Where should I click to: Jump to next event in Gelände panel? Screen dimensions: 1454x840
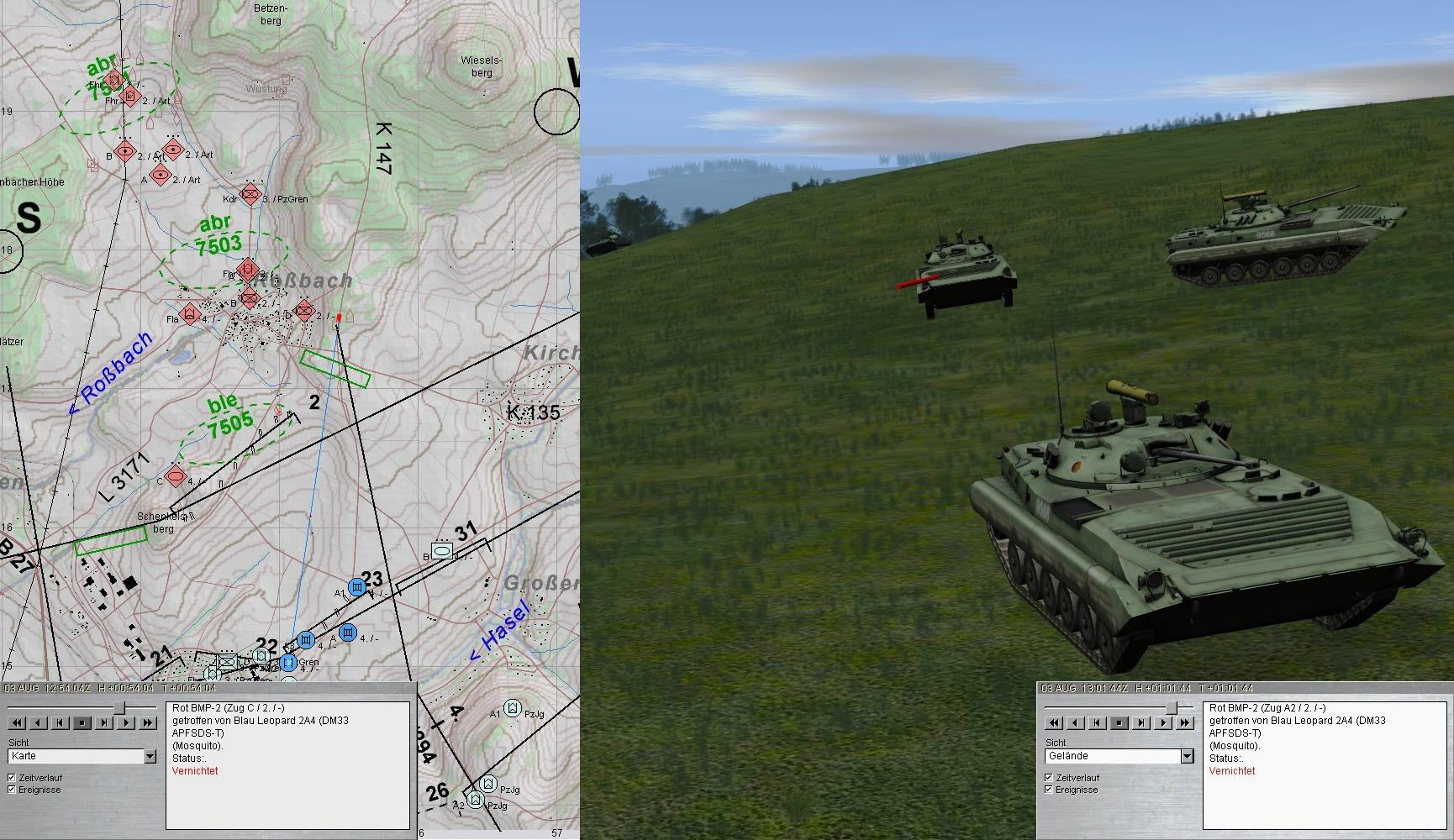click(x=1141, y=722)
